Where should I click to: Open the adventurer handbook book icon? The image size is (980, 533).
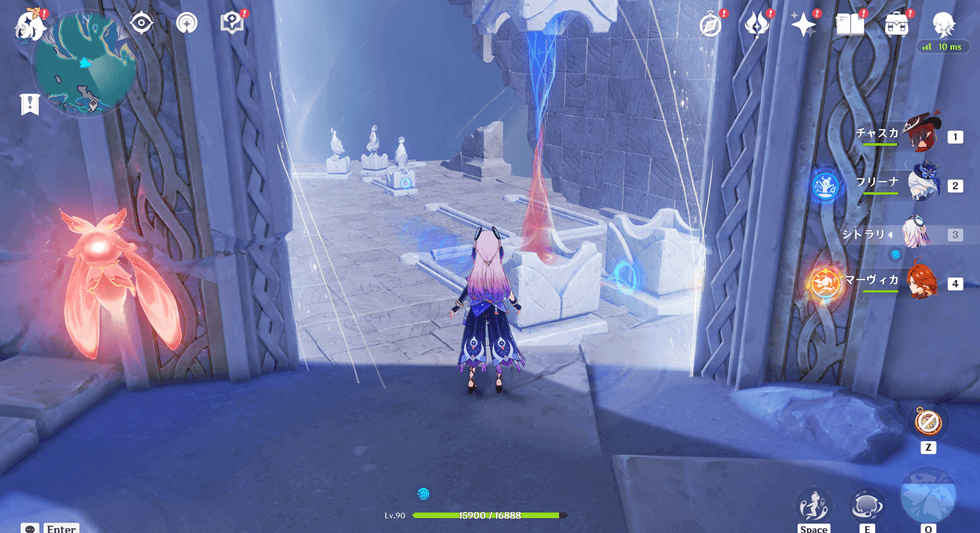click(850, 25)
